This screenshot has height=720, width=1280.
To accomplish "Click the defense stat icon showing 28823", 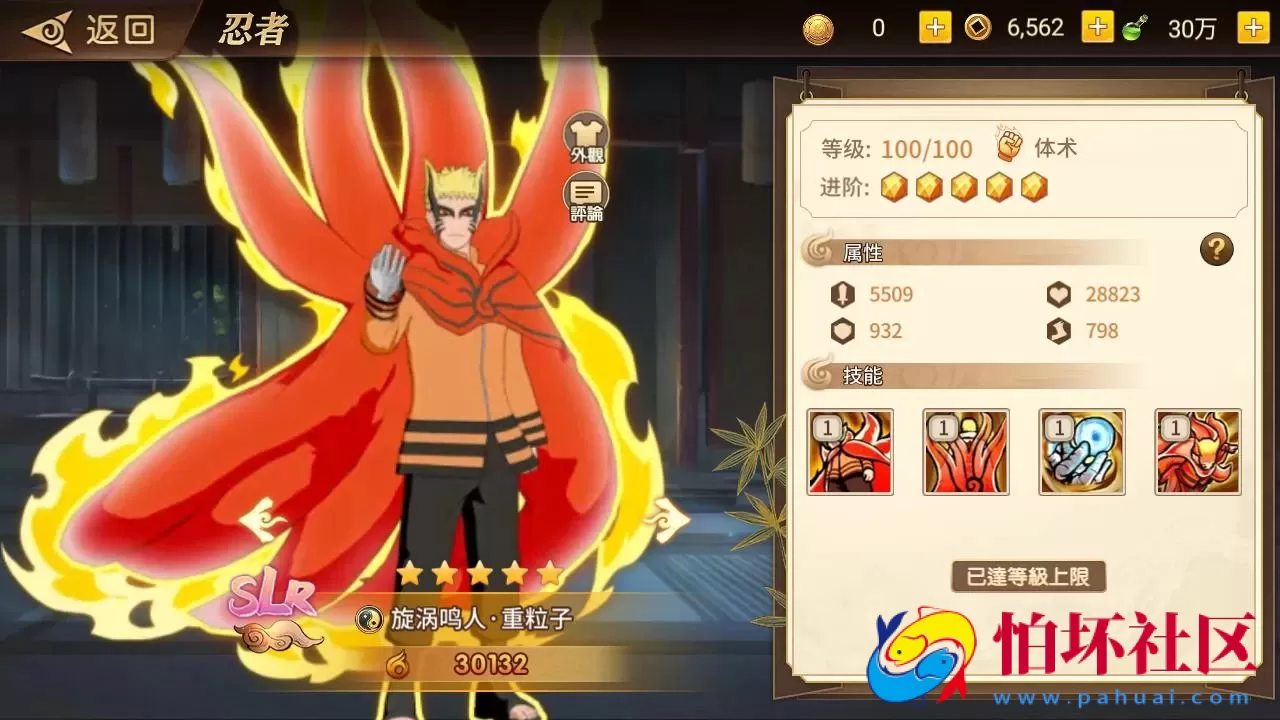I will (x=1058, y=294).
